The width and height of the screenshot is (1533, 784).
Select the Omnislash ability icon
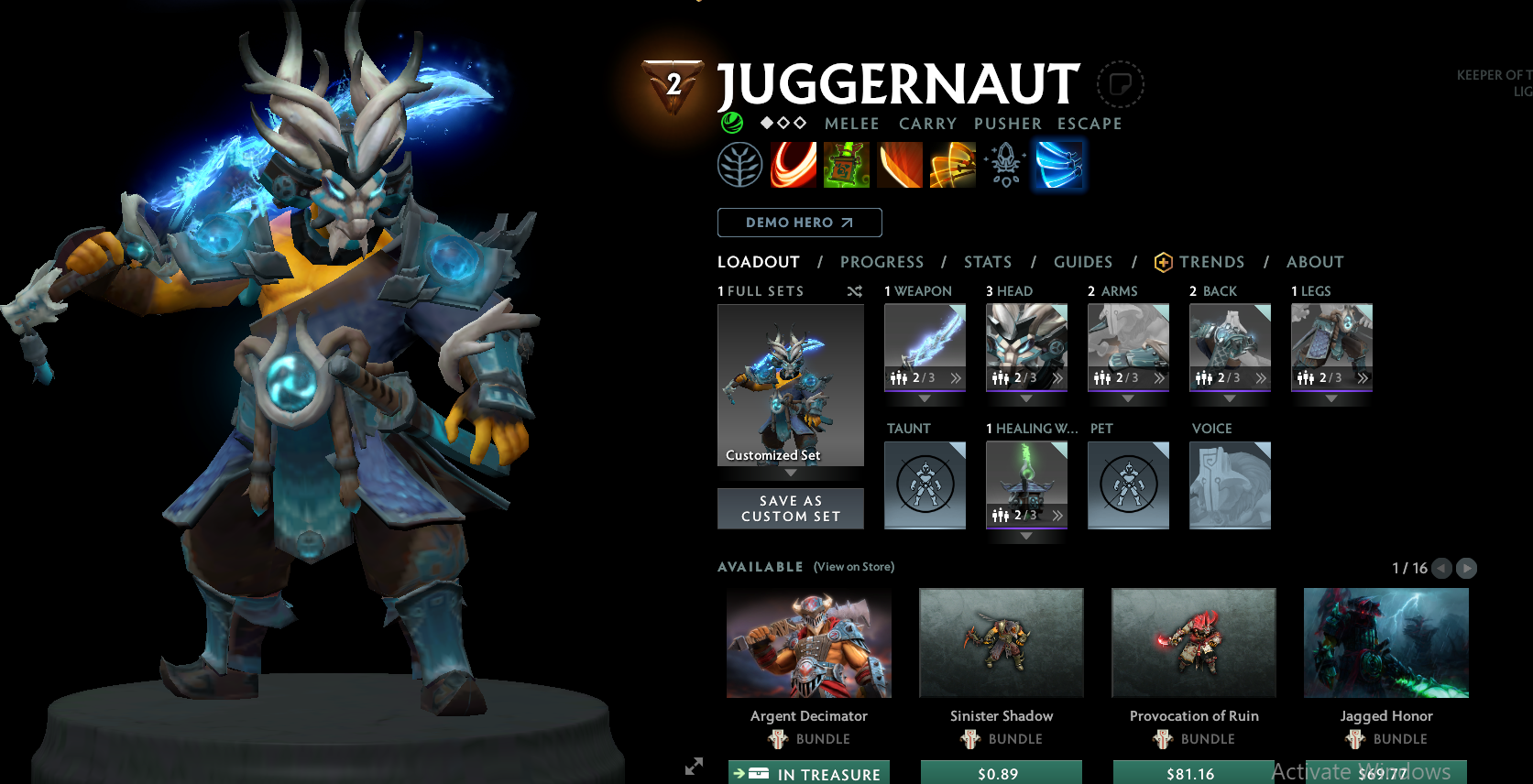click(953, 165)
